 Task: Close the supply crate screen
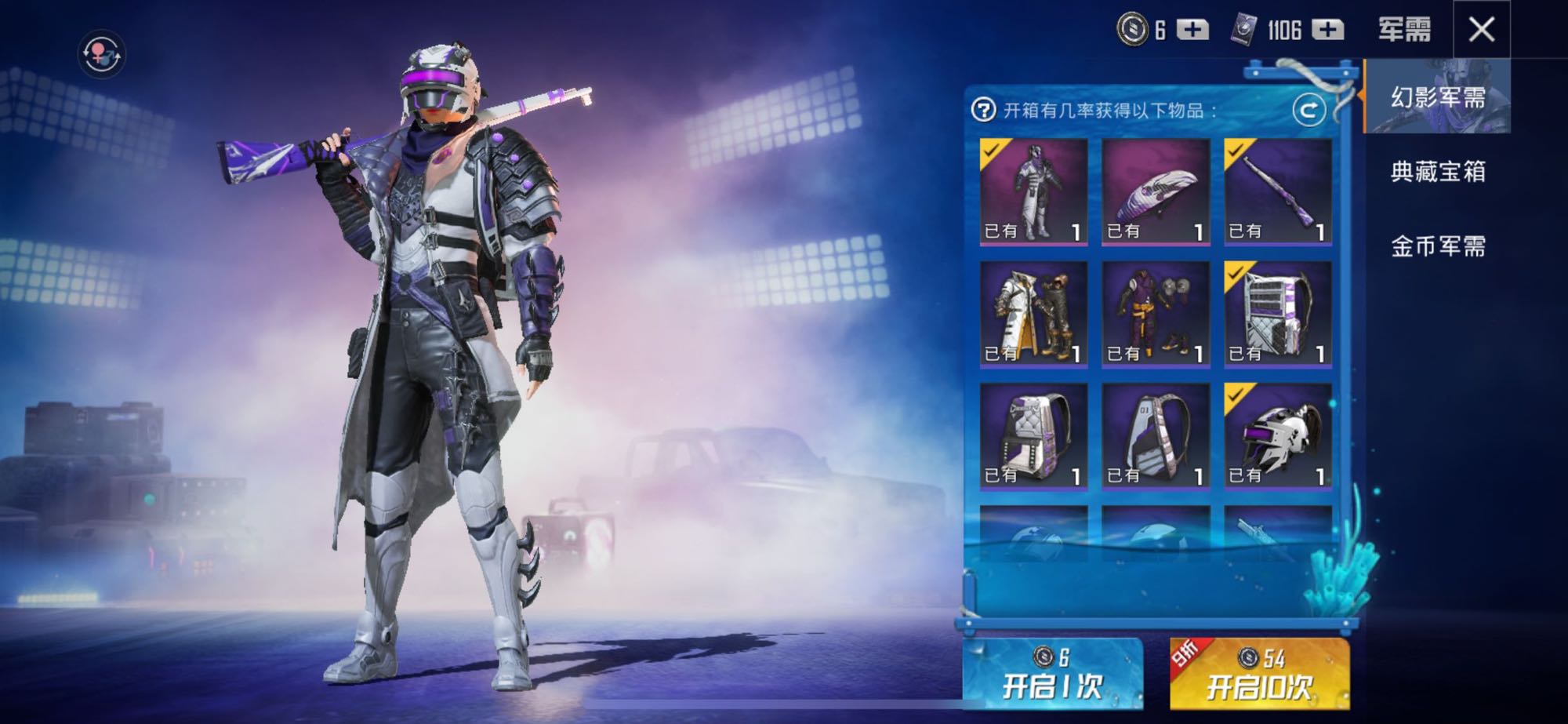point(1481,30)
